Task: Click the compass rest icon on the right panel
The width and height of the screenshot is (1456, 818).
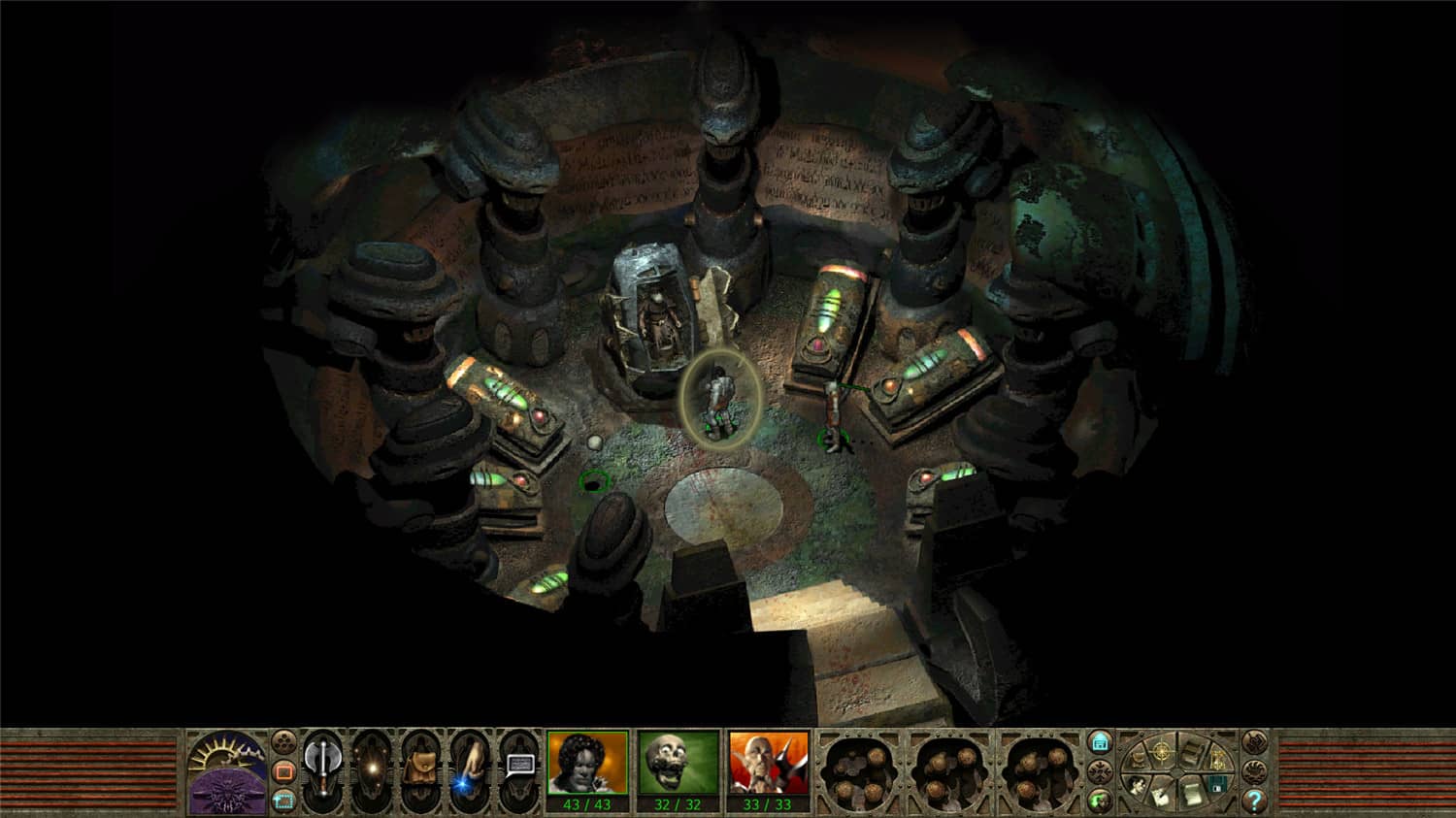Action: 1161,751
